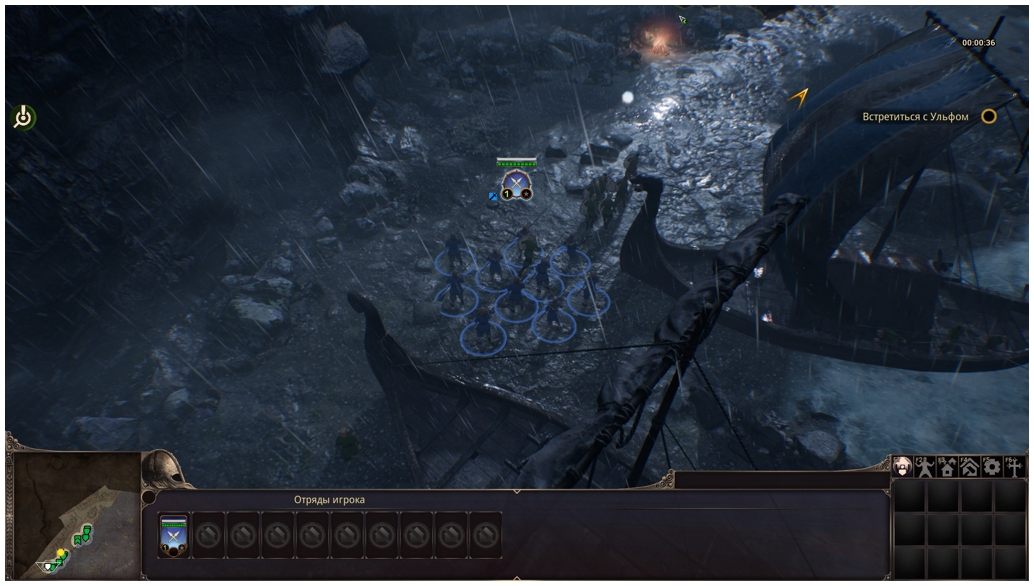Click the squad badge above the warriors
1034x586 pixels.
coord(516,183)
